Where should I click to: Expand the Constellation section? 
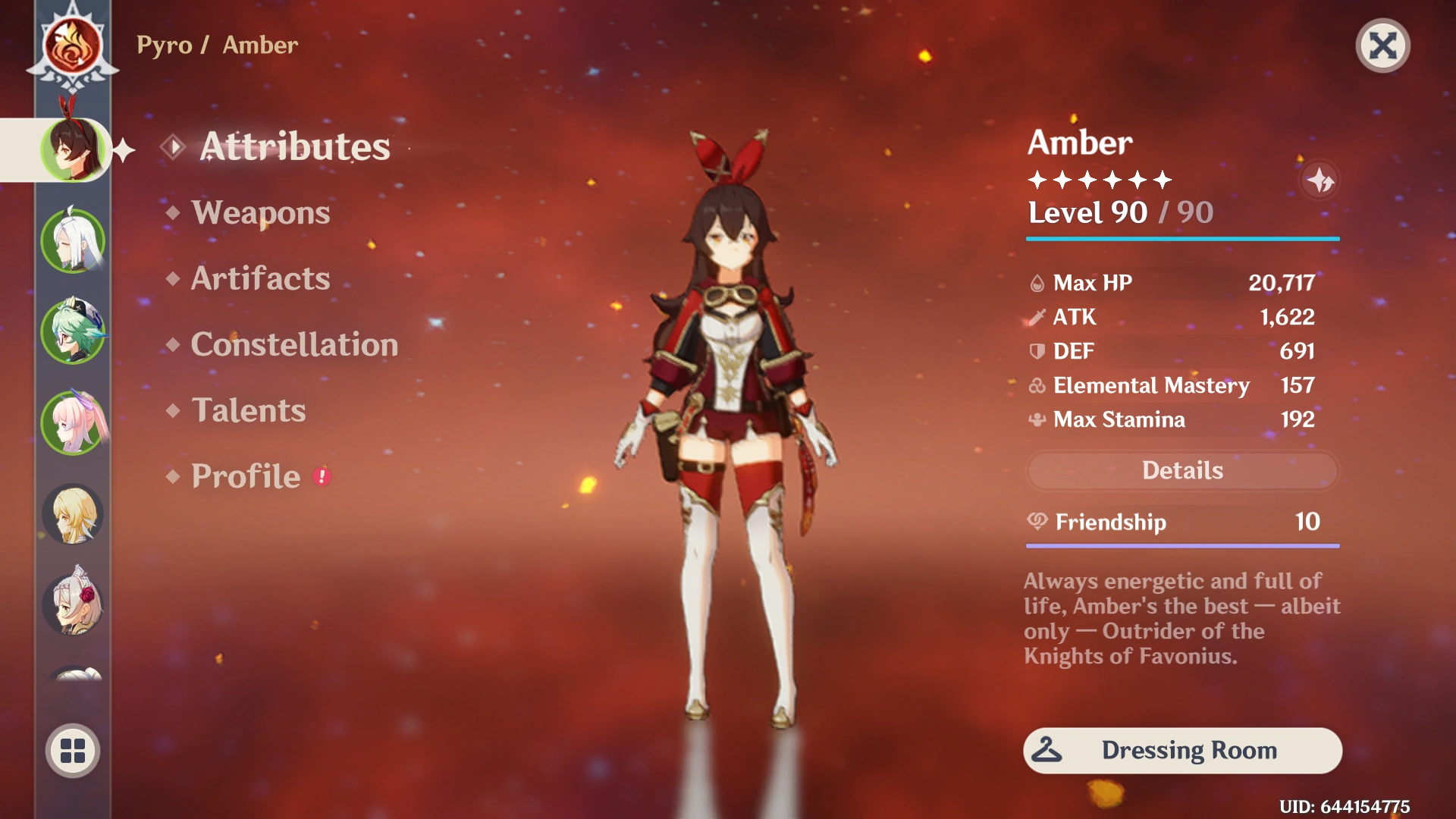coord(294,345)
